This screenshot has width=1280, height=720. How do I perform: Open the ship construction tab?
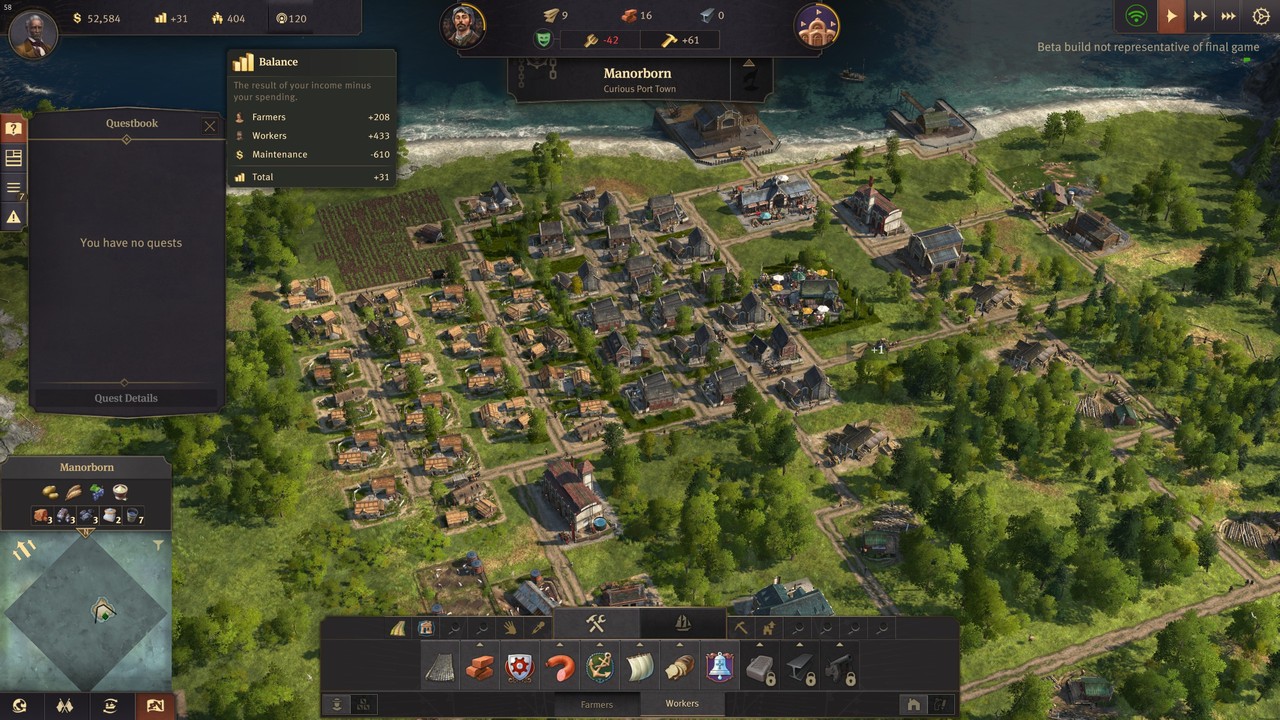point(683,624)
